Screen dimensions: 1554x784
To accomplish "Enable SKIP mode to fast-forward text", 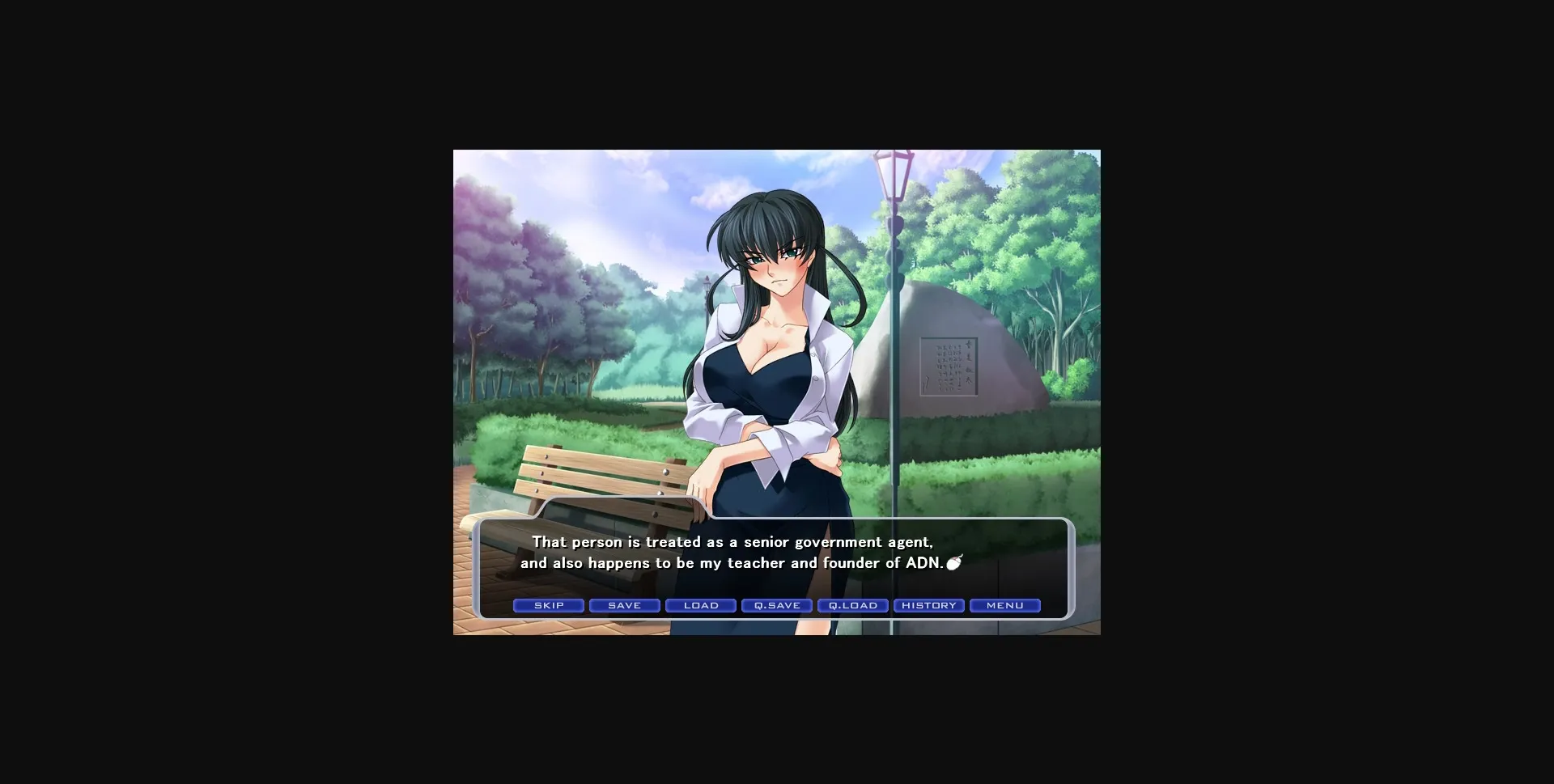I will (x=548, y=605).
